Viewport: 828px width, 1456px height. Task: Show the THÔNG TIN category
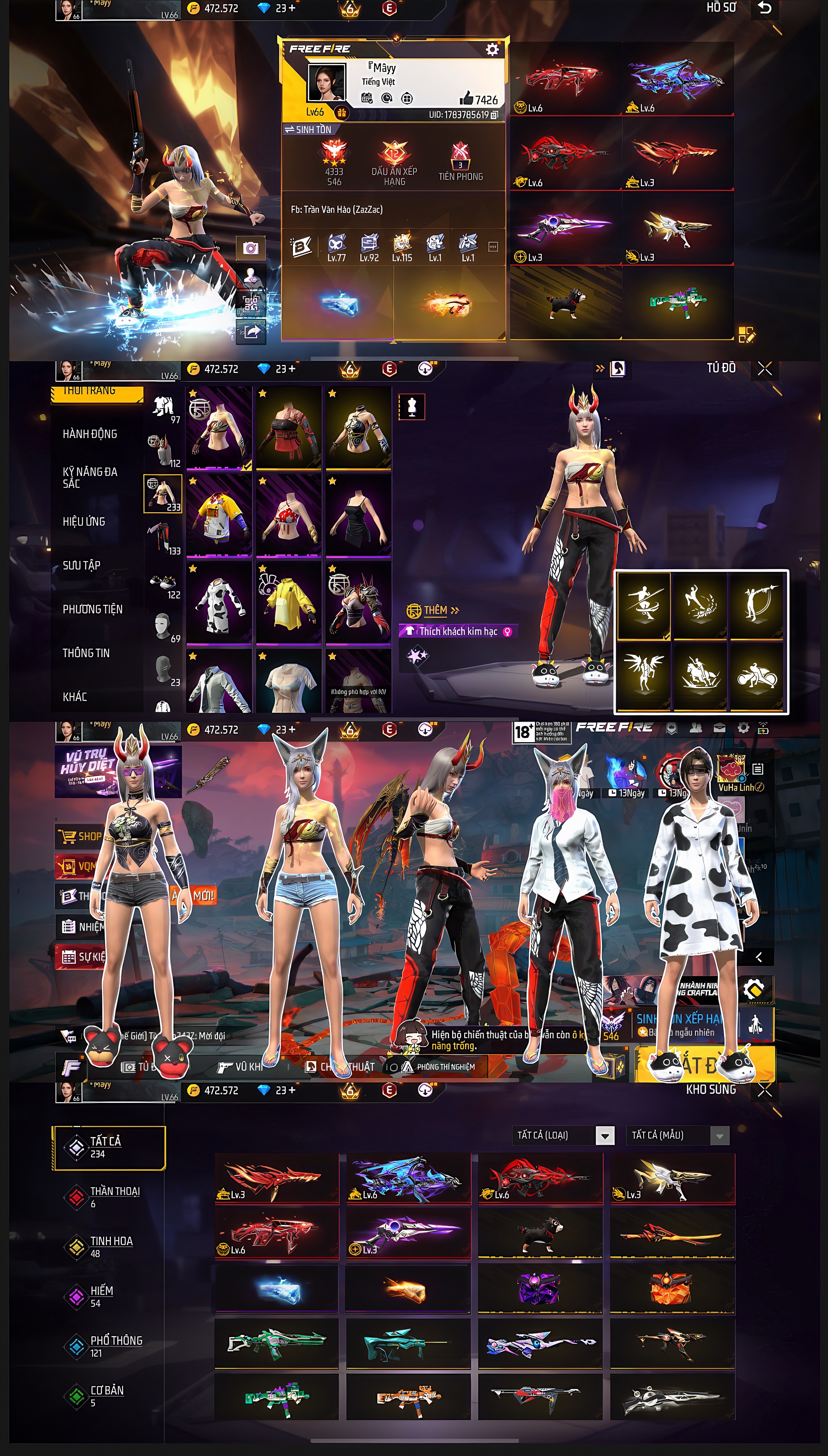pos(86,653)
